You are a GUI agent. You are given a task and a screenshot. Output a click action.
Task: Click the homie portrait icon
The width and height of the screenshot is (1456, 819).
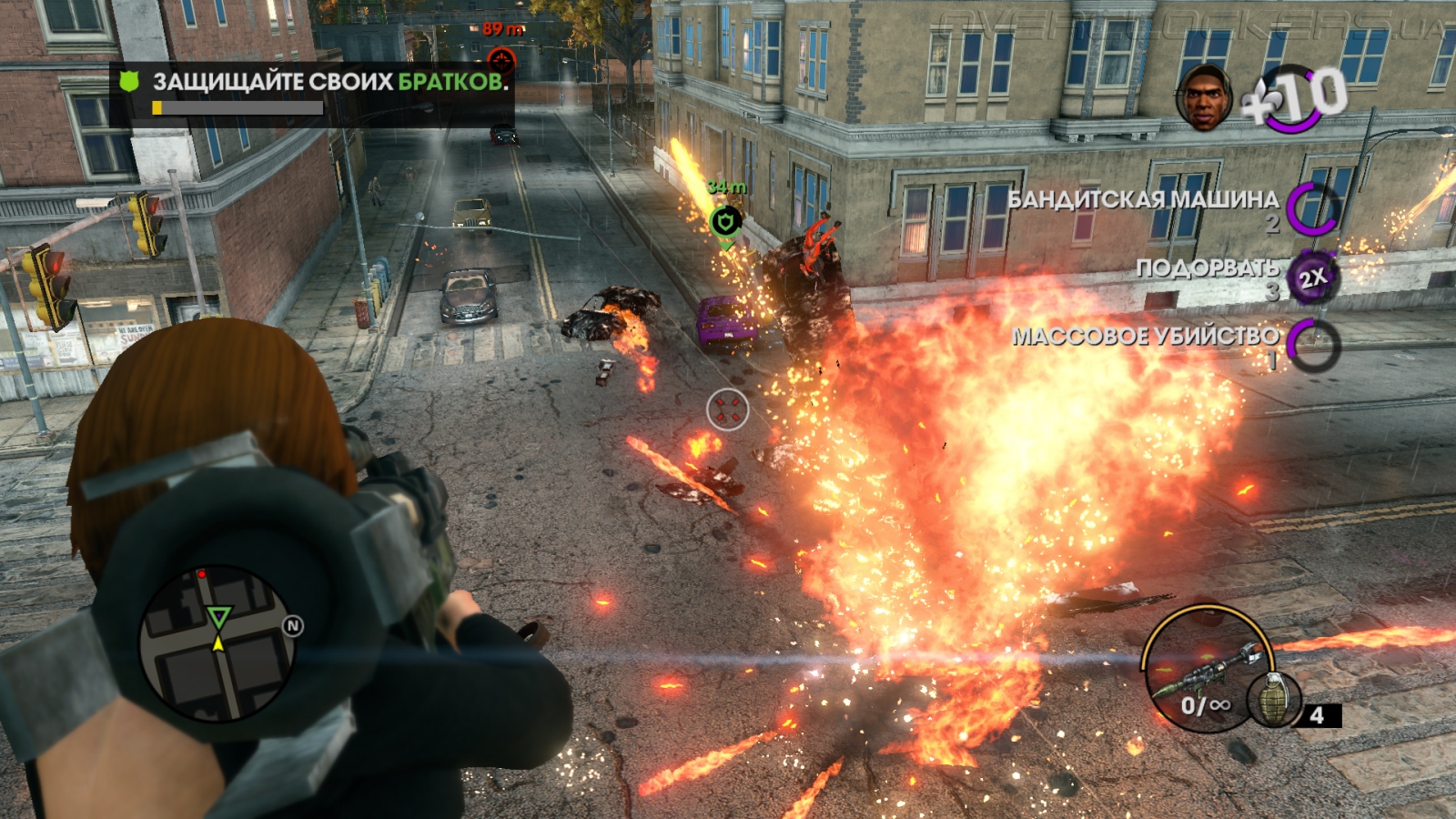tap(1203, 96)
